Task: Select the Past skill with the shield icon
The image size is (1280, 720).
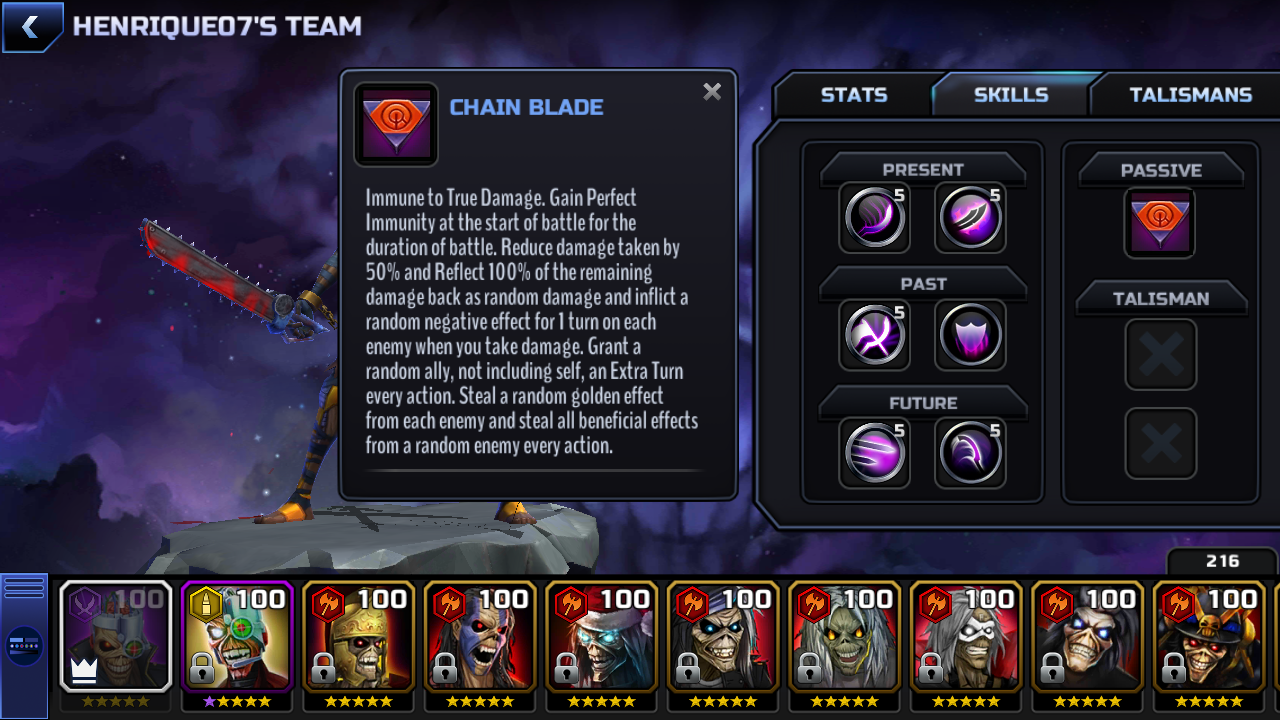Action: coord(970,335)
